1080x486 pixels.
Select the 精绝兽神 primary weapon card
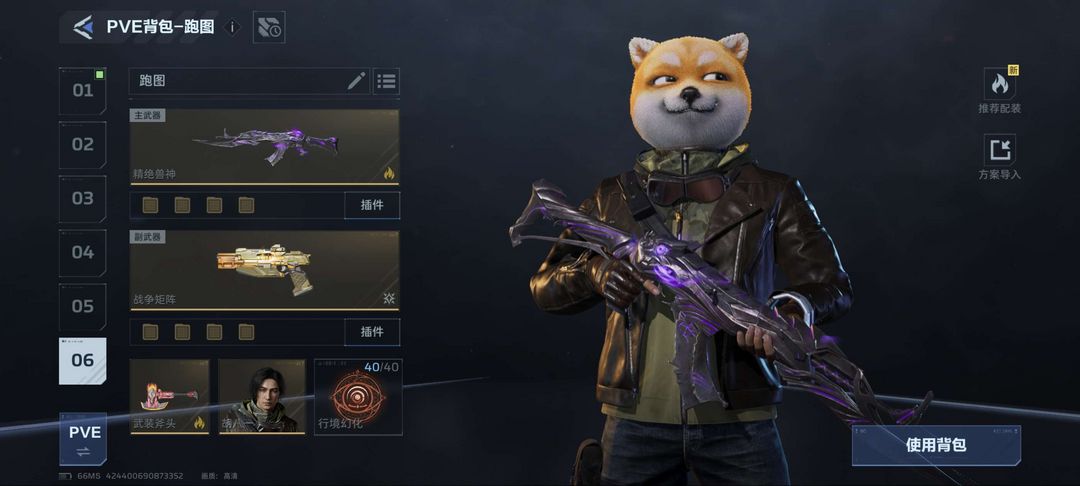pos(264,146)
